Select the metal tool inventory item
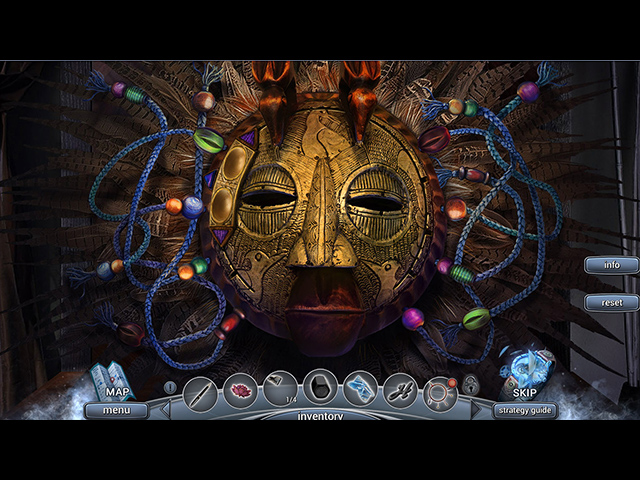Viewport: 640px width, 480px height. click(400, 389)
